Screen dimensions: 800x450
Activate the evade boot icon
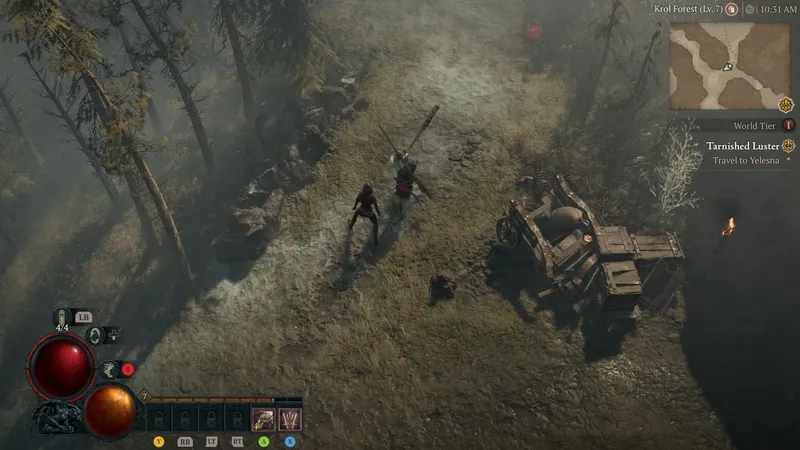(x=108, y=369)
